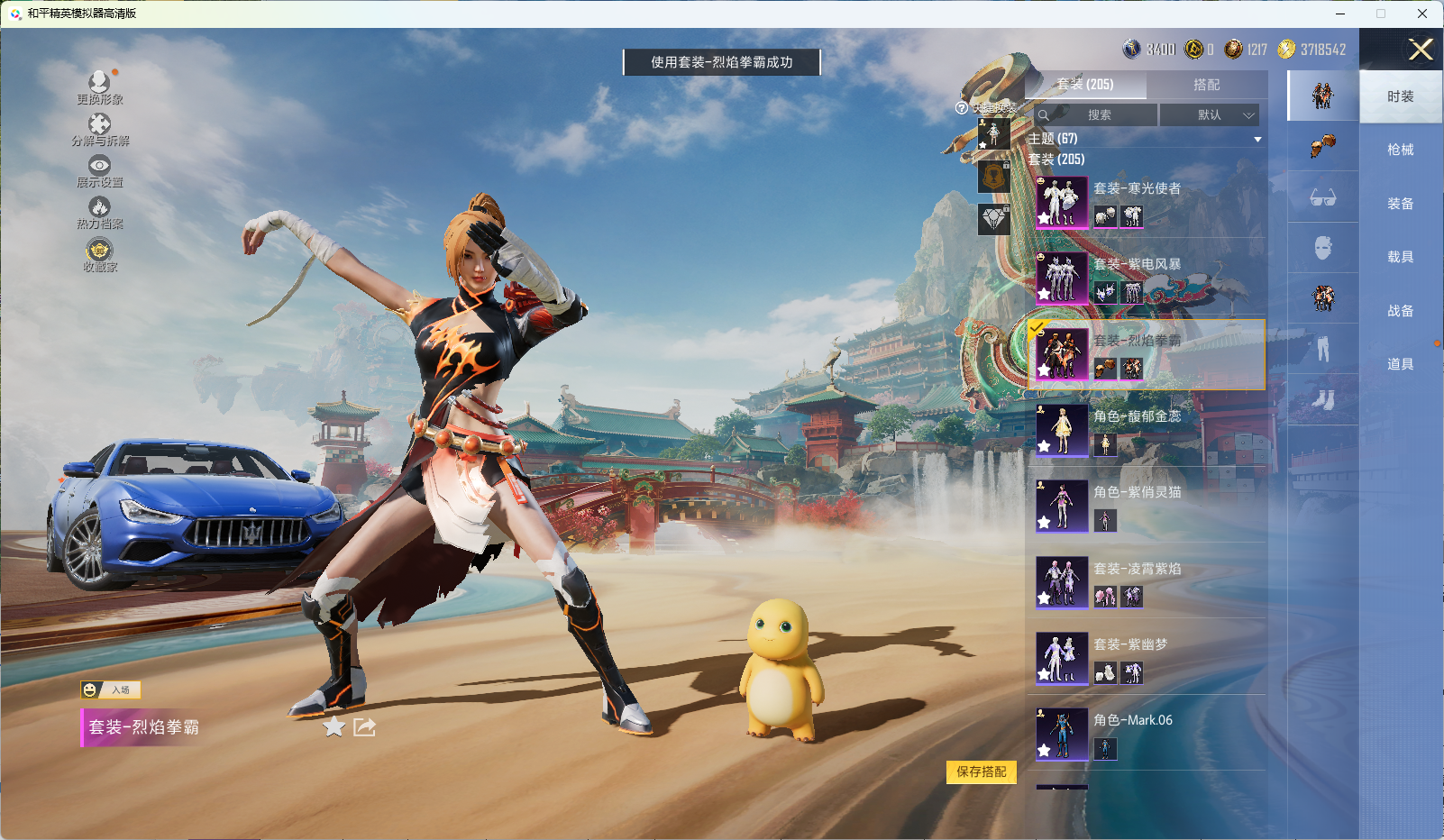
Task: Click the share arrow icon
Action: coord(364,726)
